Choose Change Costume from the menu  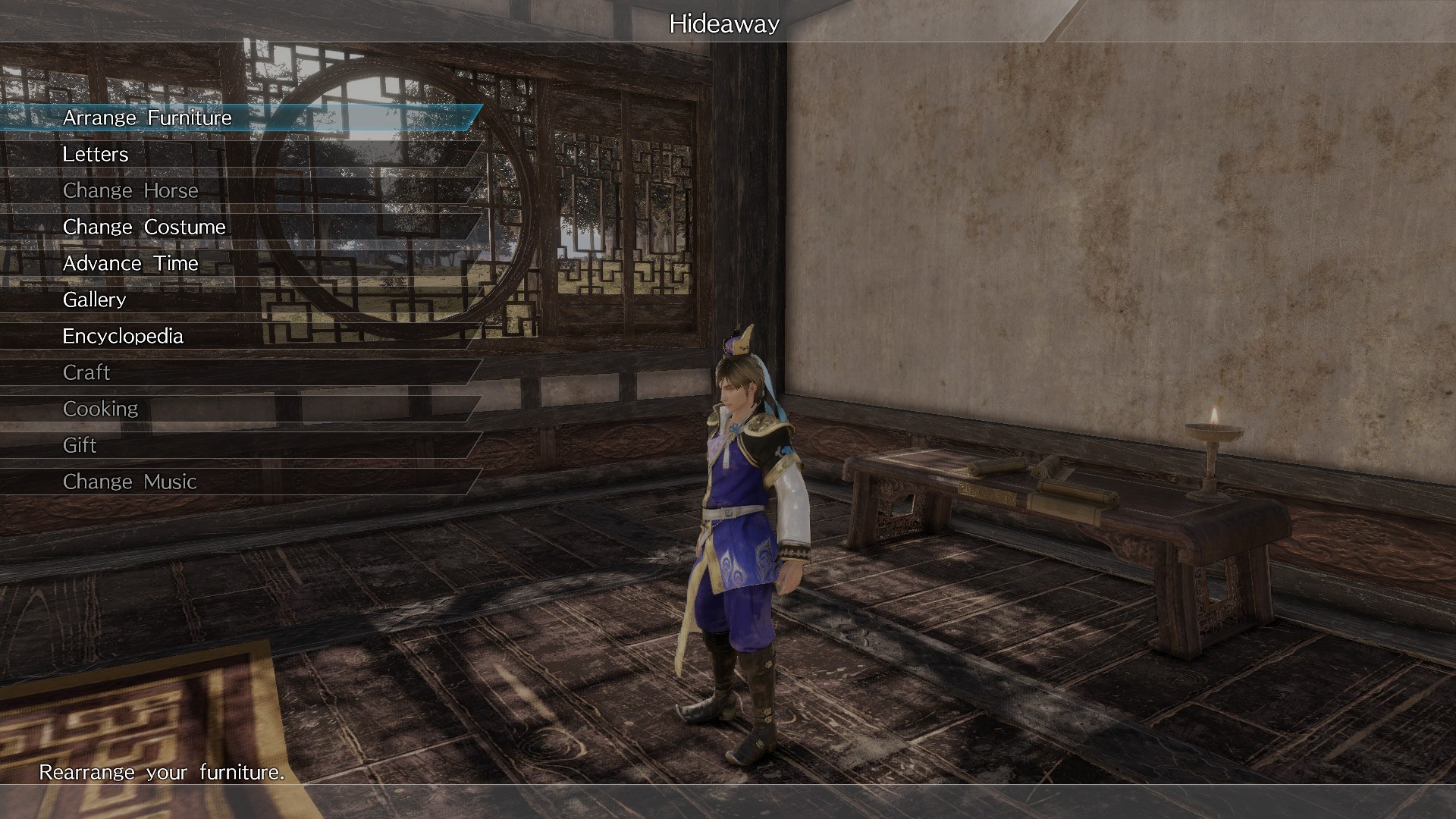pos(144,227)
